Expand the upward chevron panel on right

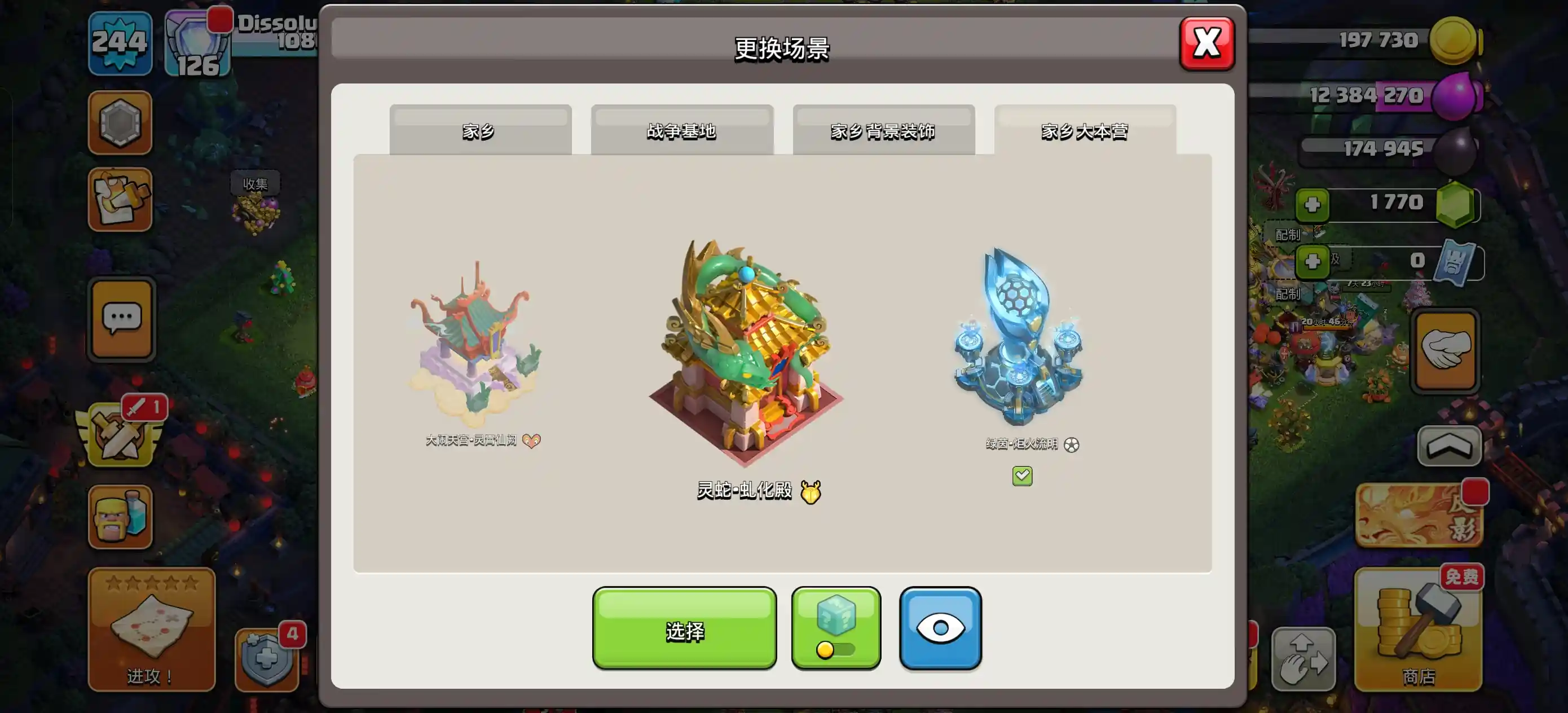(x=1450, y=446)
